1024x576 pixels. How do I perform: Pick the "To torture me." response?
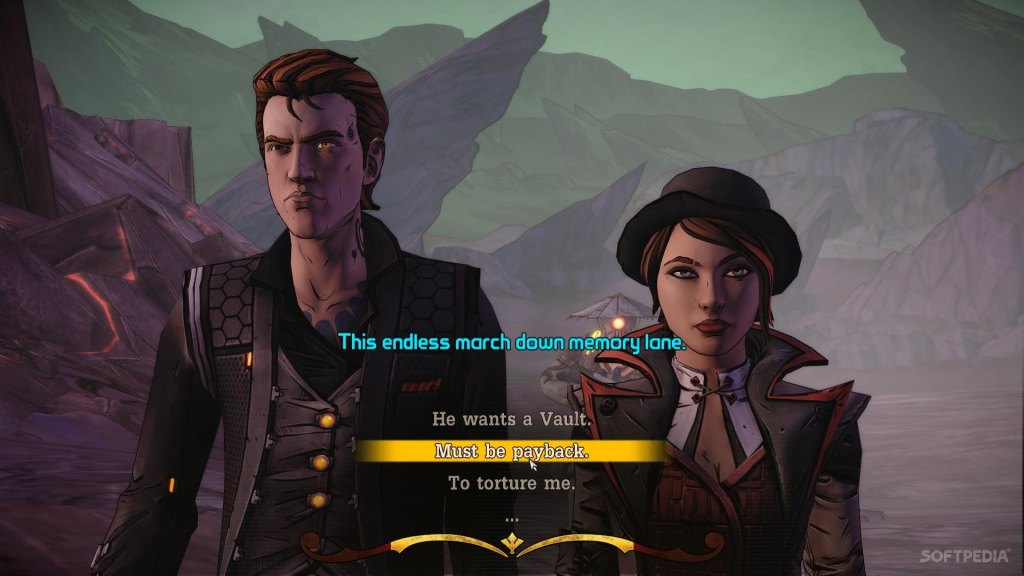511,484
